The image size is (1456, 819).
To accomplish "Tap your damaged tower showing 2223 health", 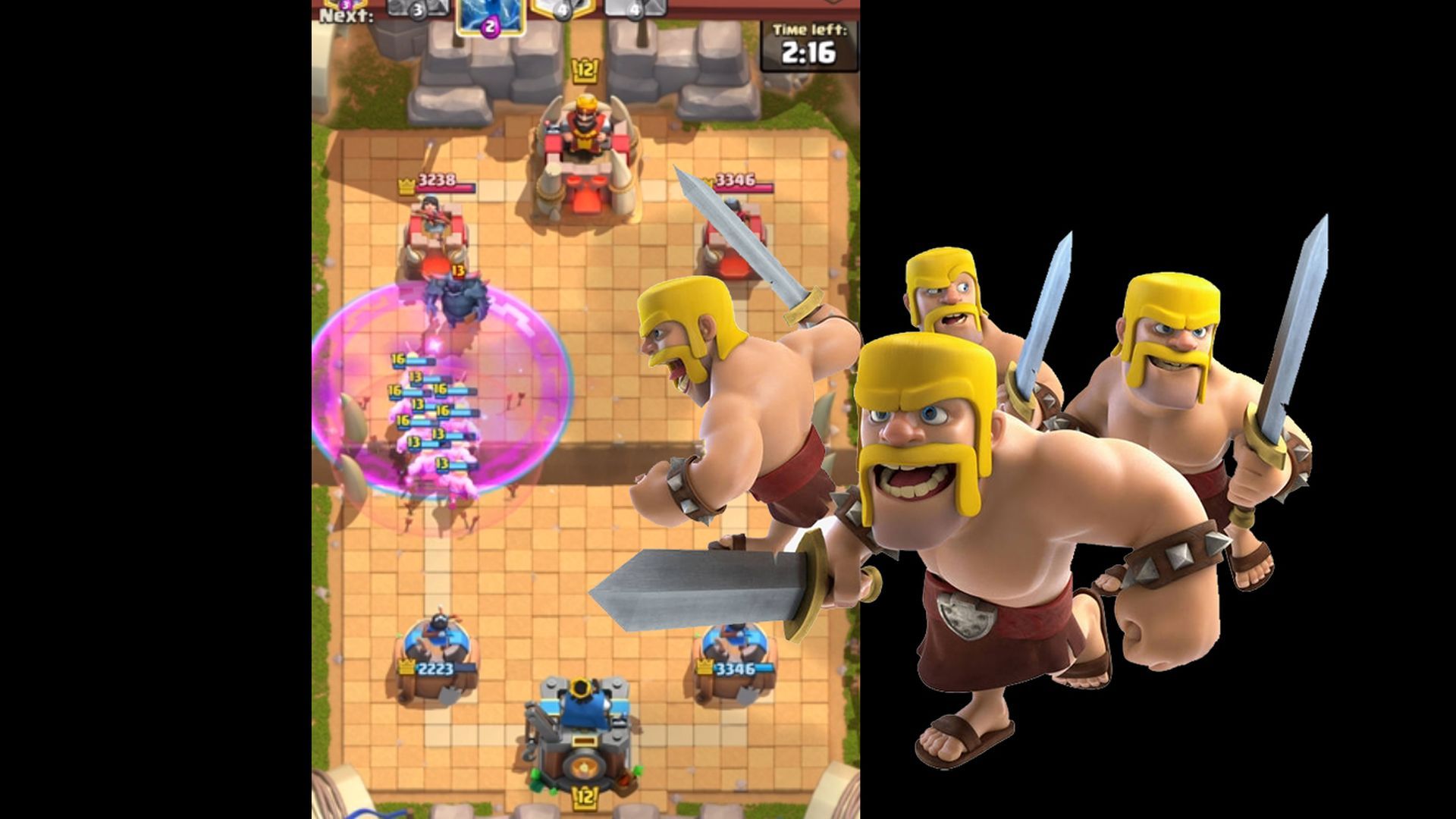I will tap(436, 660).
